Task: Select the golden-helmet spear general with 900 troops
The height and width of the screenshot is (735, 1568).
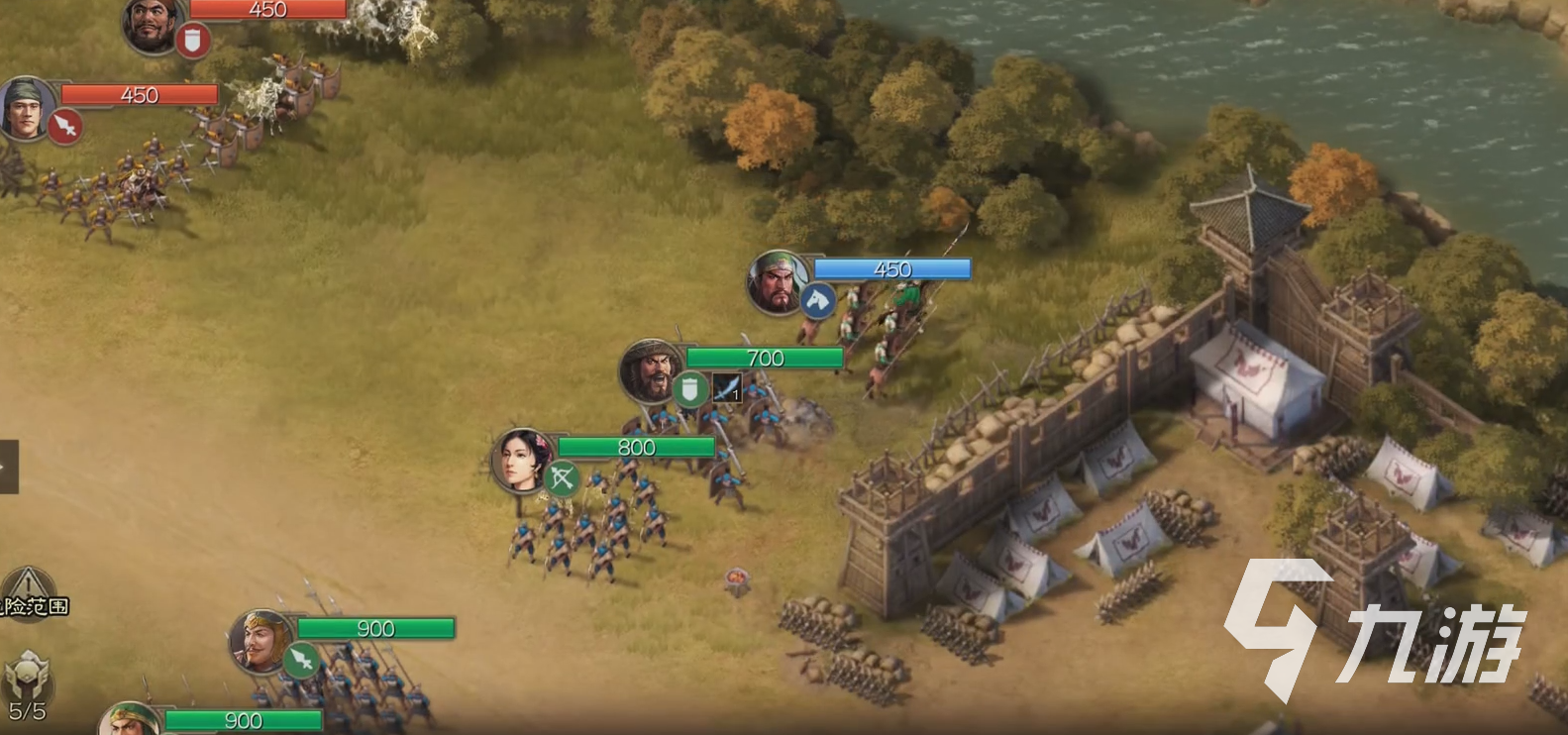Action: pyautogui.click(x=260, y=640)
